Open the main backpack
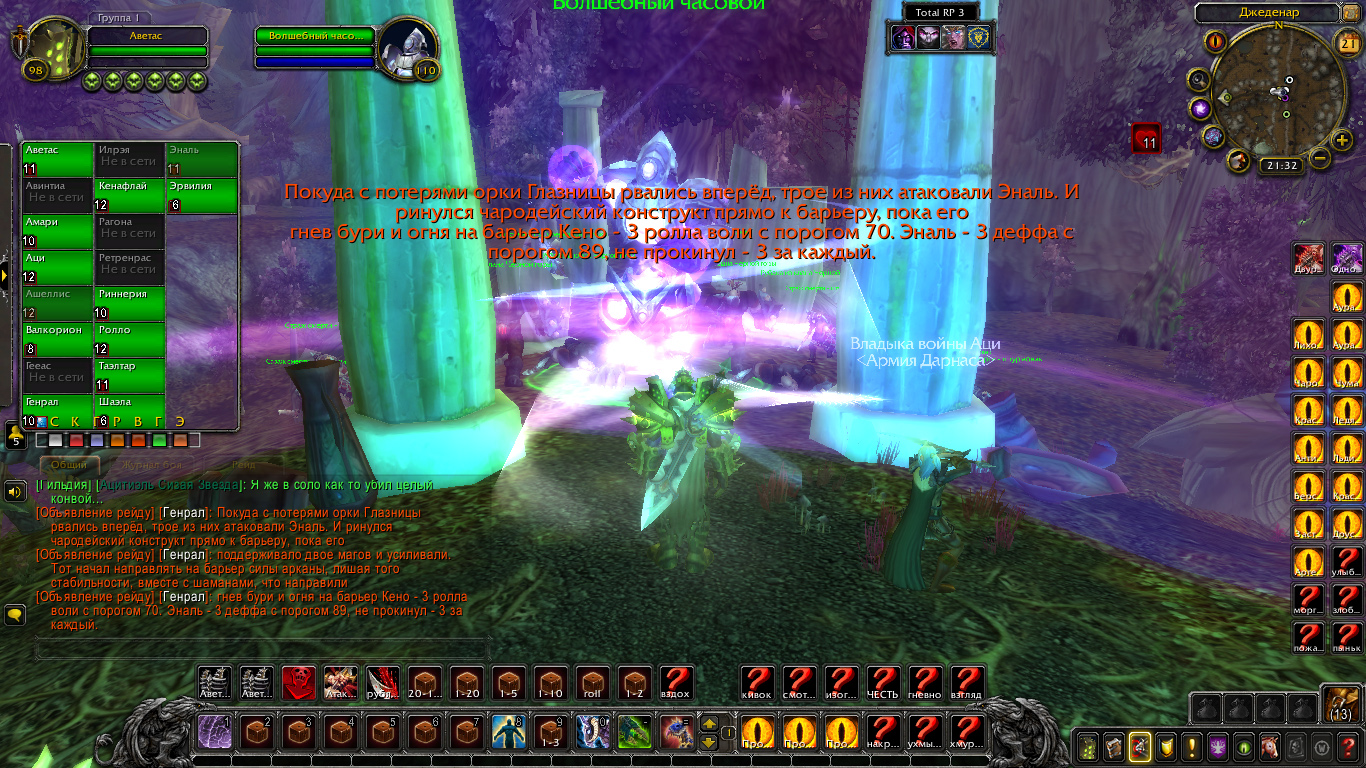The height and width of the screenshot is (768, 1366). [x=1341, y=704]
